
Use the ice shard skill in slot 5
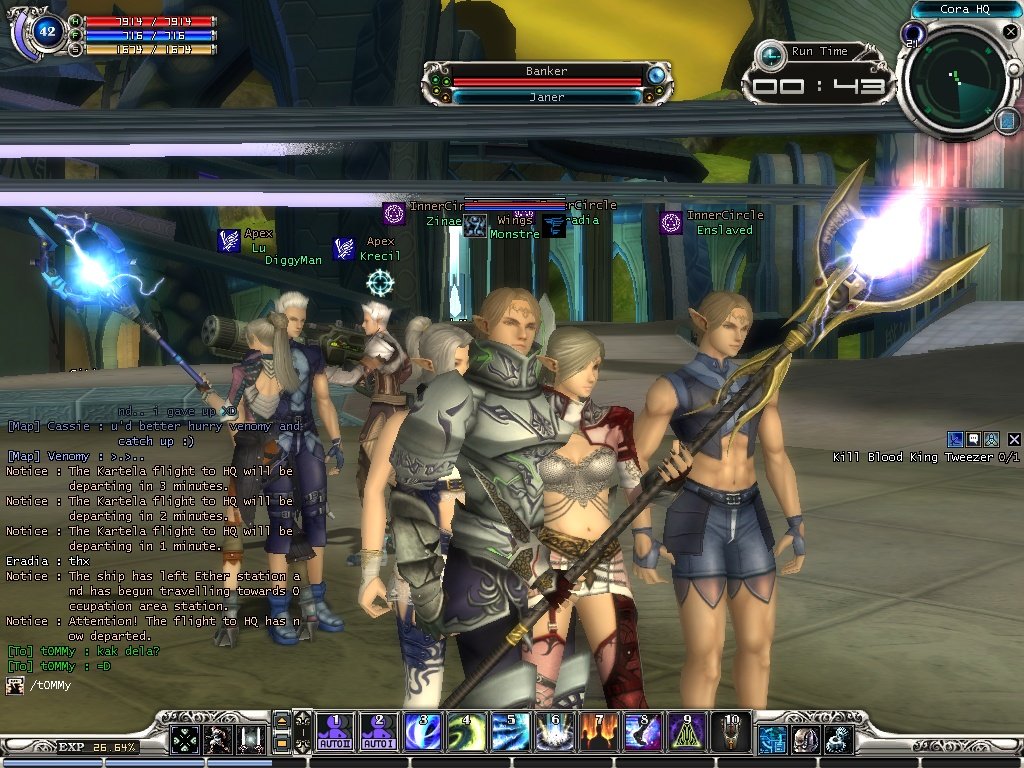pyautogui.click(x=511, y=732)
